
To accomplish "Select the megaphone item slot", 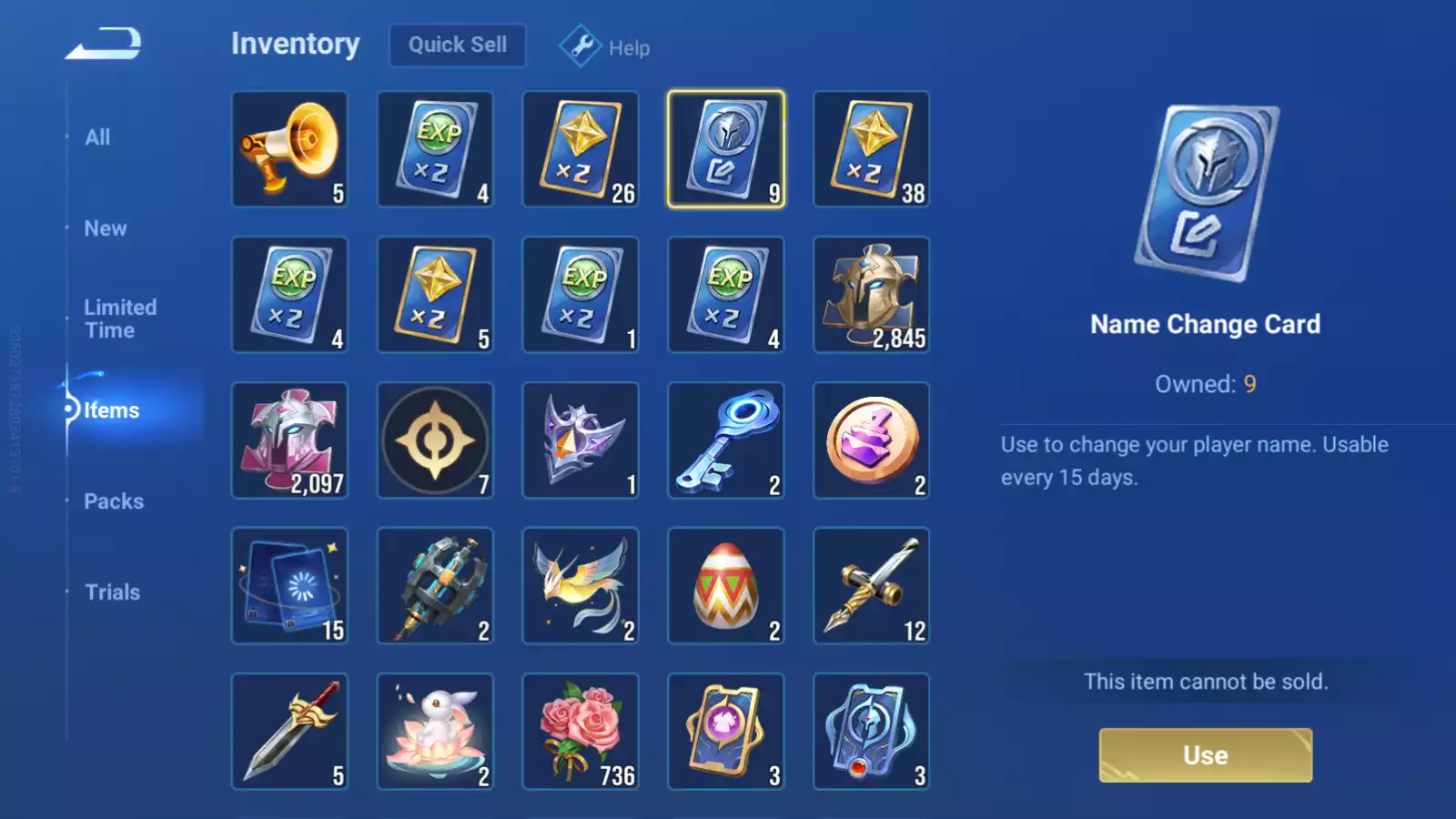I will point(289,149).
